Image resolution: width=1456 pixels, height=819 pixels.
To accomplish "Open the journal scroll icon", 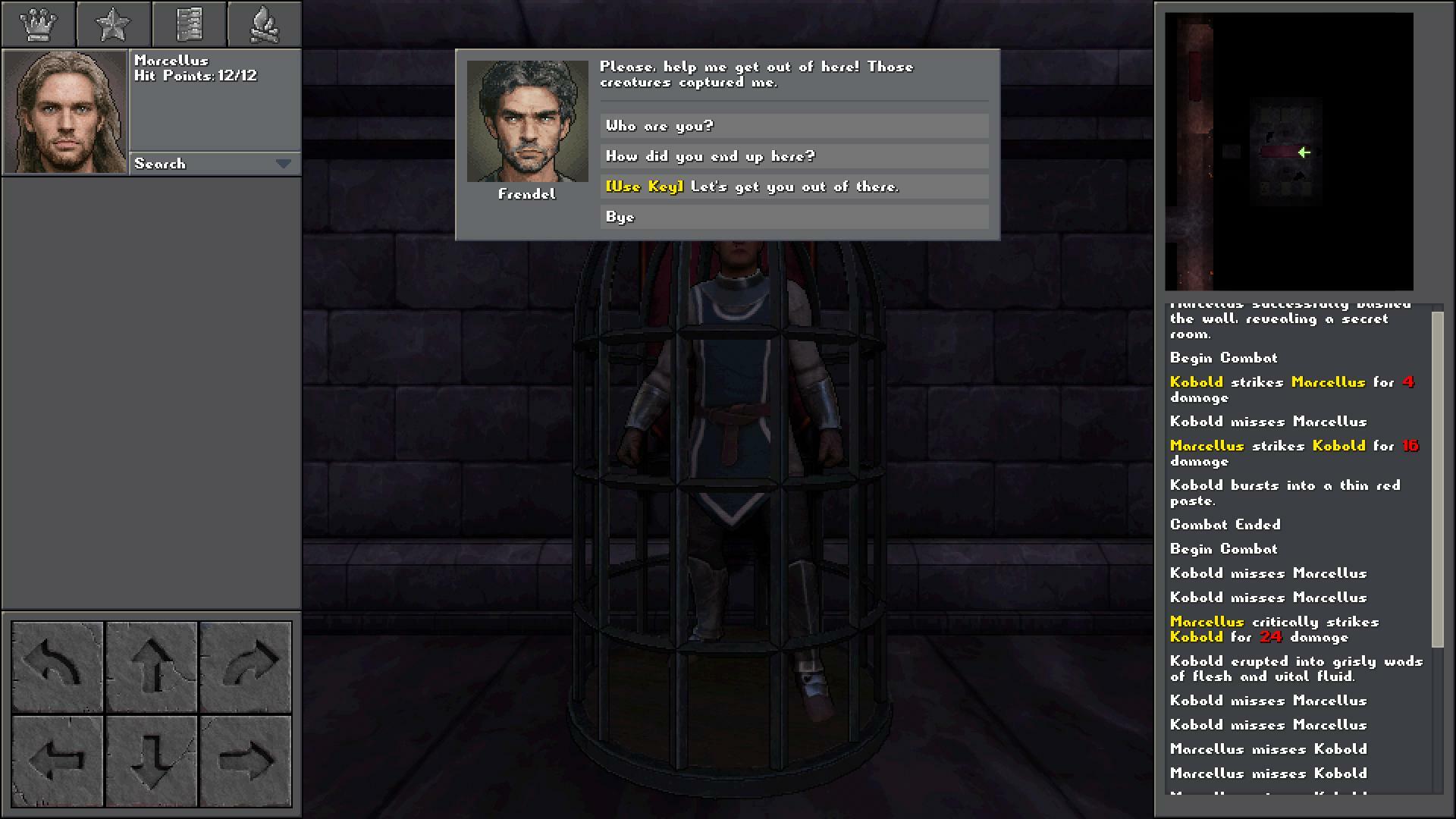I will point(190,24).
